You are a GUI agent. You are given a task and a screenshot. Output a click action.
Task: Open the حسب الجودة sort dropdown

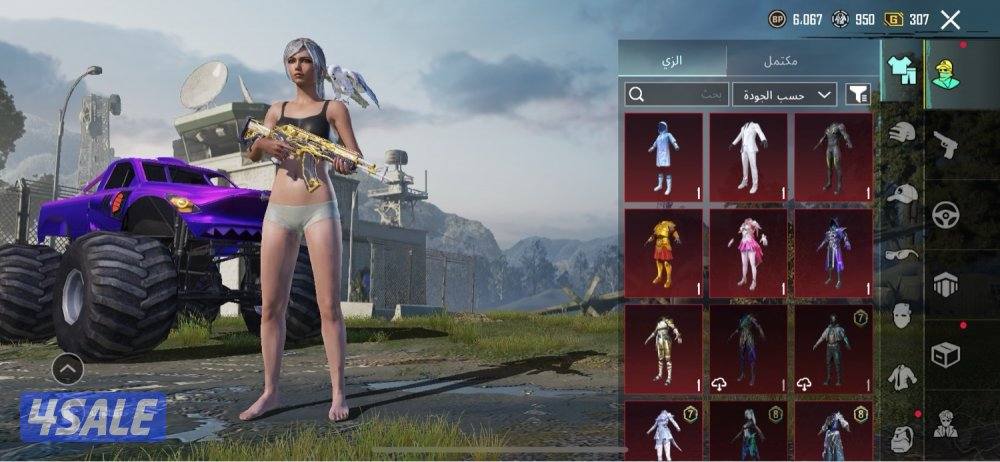pos(784,94)
